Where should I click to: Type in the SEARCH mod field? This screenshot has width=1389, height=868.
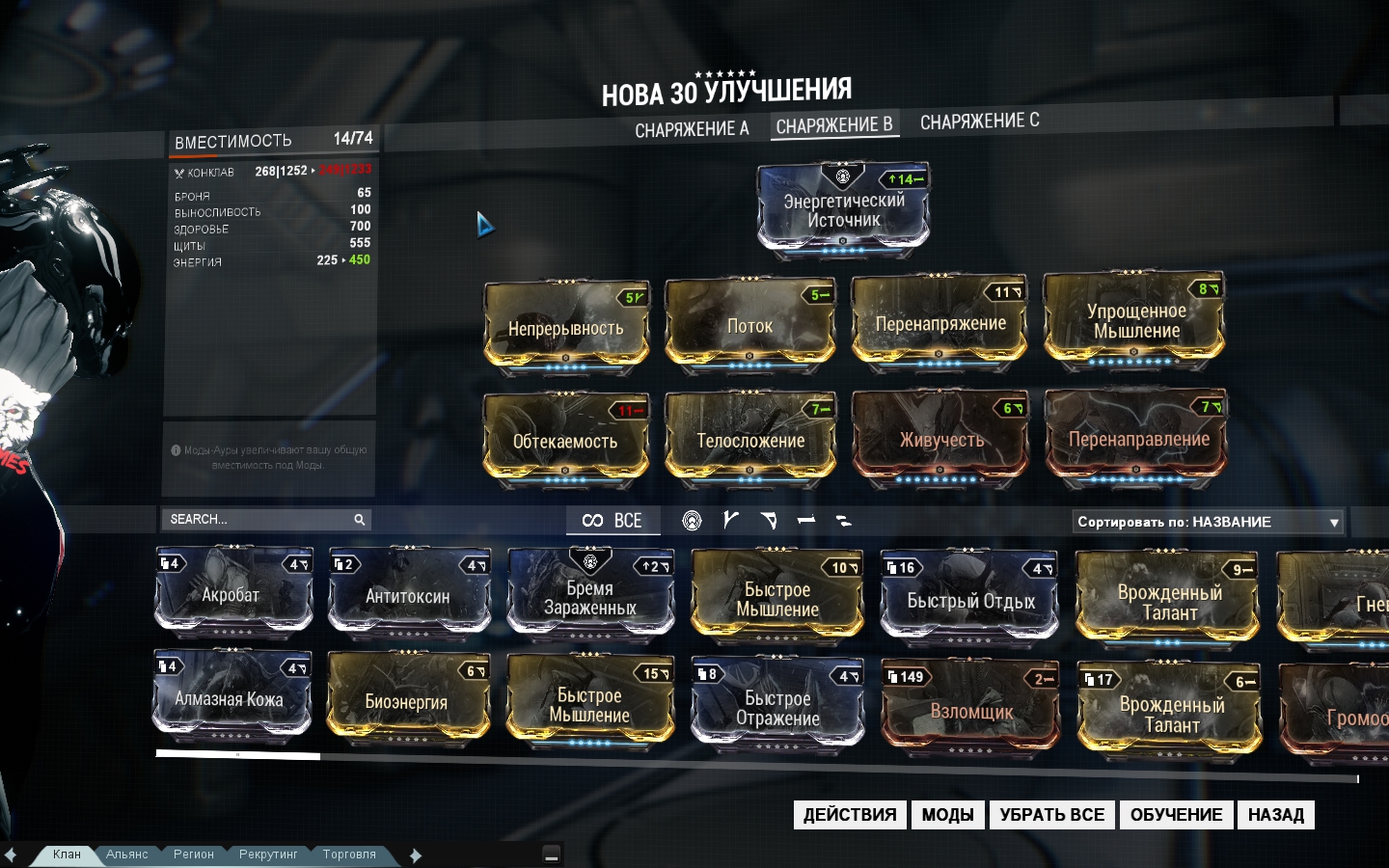(x=259, y=520)
